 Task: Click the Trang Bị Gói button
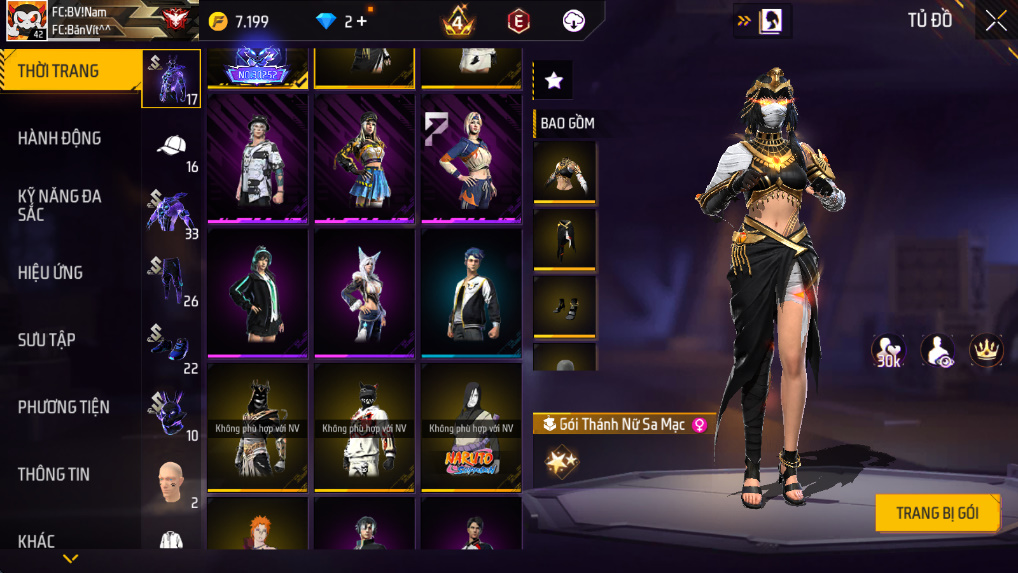tap(936, 513)
